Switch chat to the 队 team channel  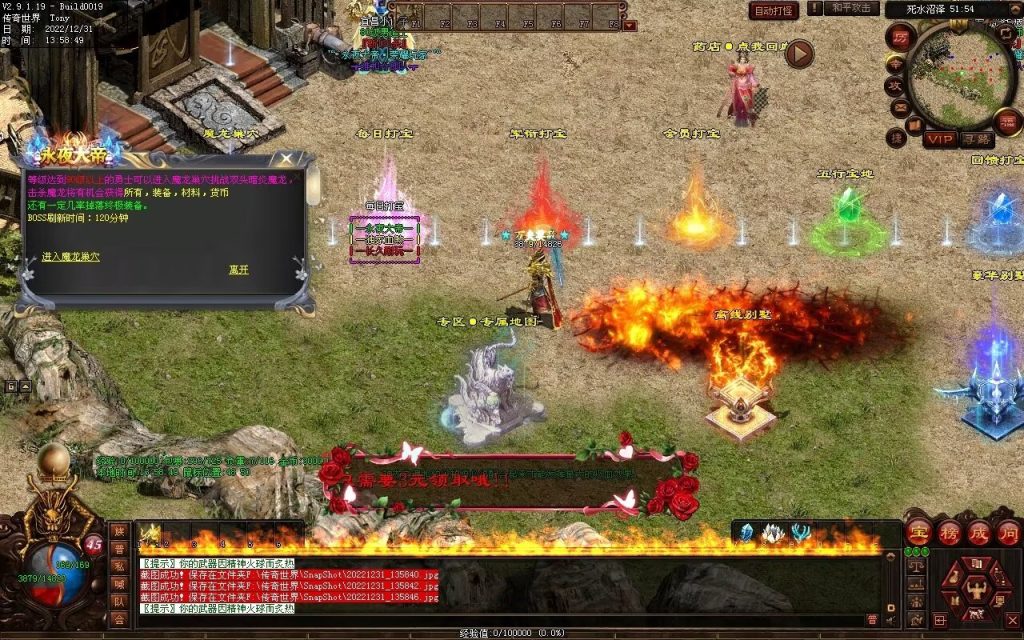tap(119, 601)
